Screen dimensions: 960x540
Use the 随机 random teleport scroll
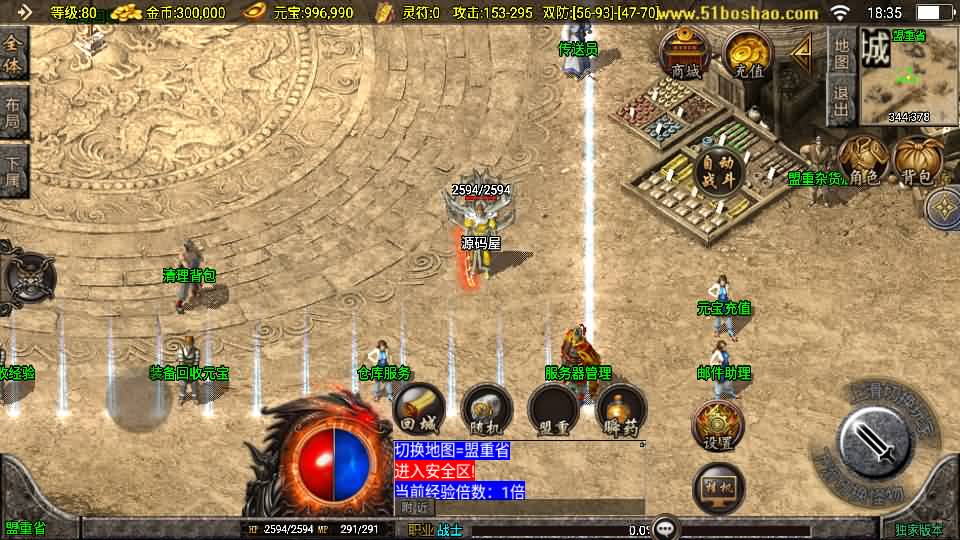click(x=486, y=408)
